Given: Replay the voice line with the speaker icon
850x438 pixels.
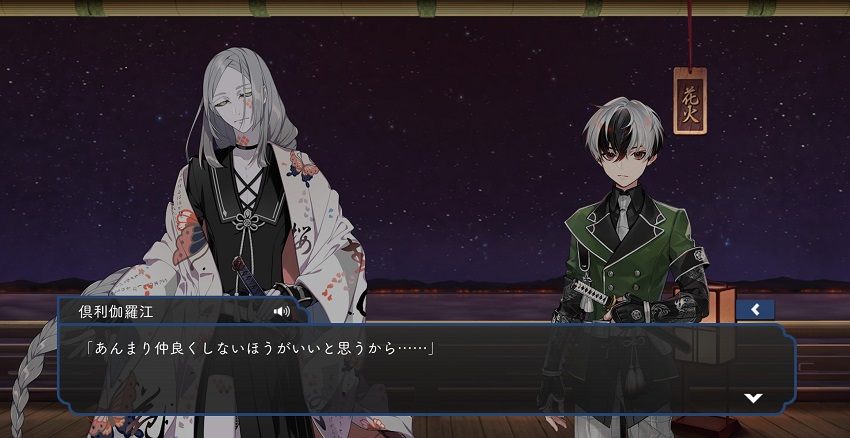Looking at the screenshot, I should tap(282, 311).
